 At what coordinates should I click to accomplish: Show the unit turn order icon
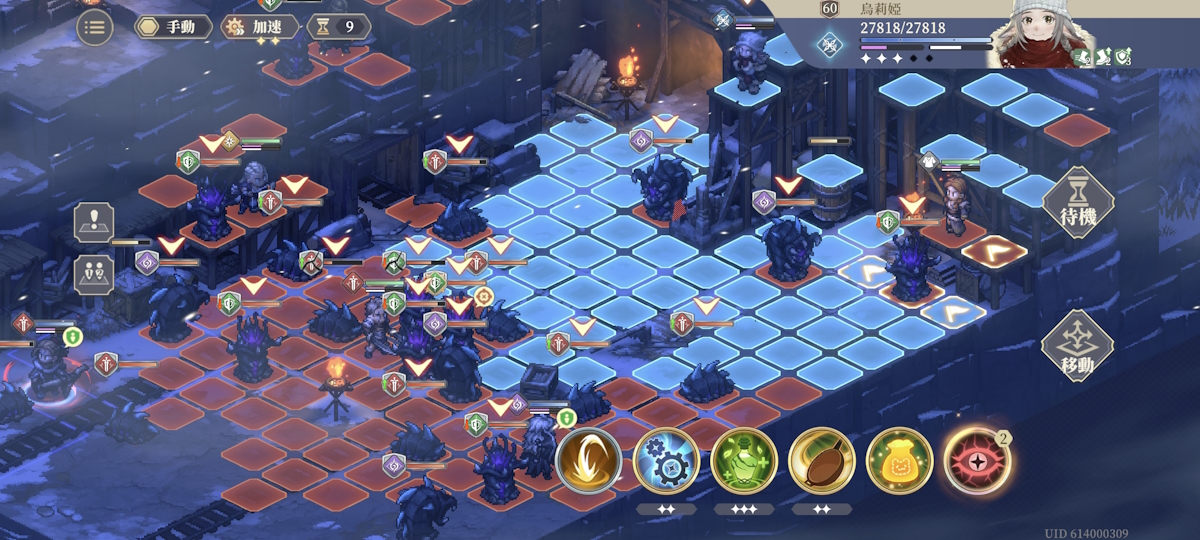(94, 274)
